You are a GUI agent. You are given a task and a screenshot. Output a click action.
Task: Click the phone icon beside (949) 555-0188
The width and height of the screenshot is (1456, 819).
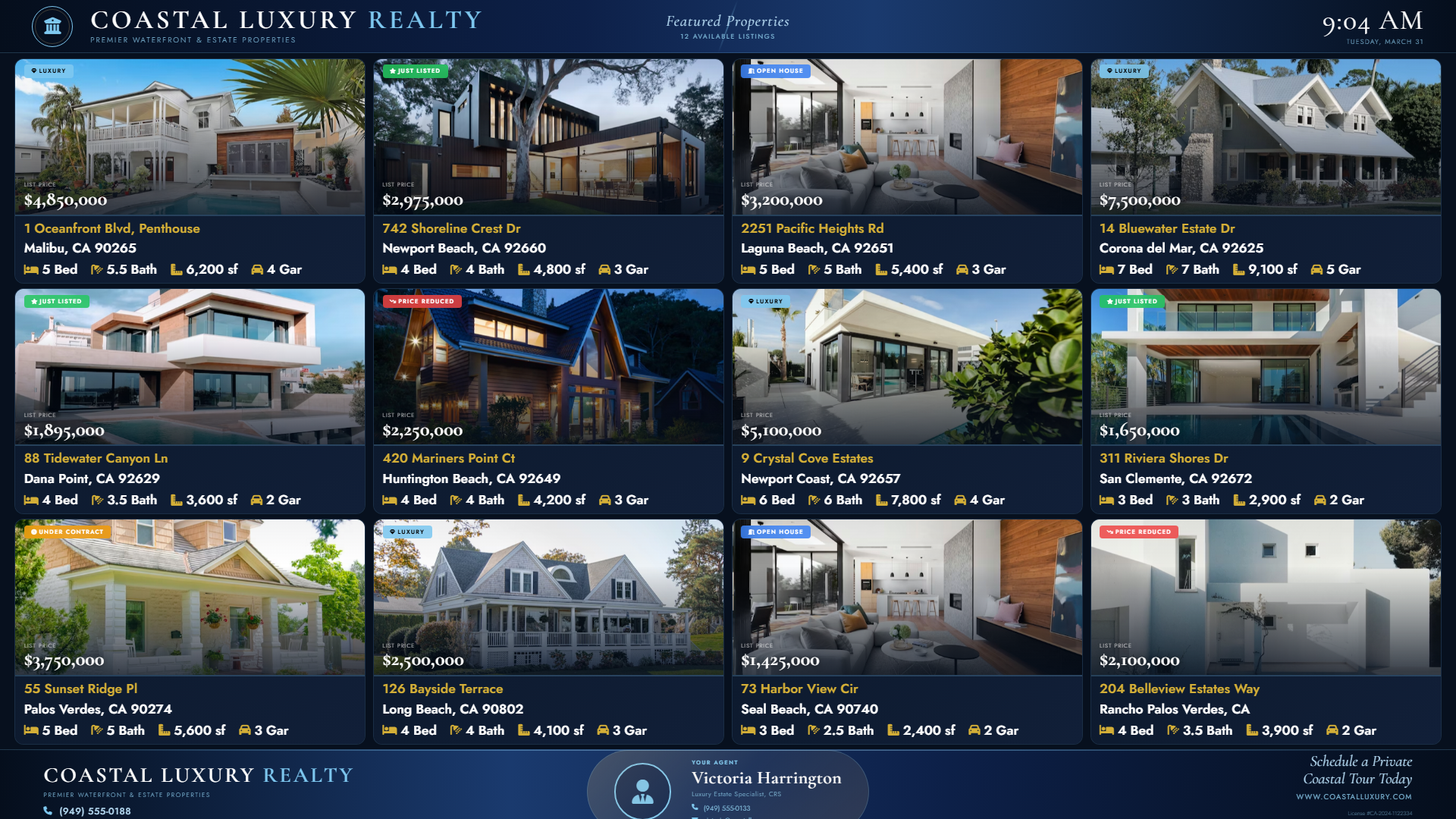(x=49, y=811)
